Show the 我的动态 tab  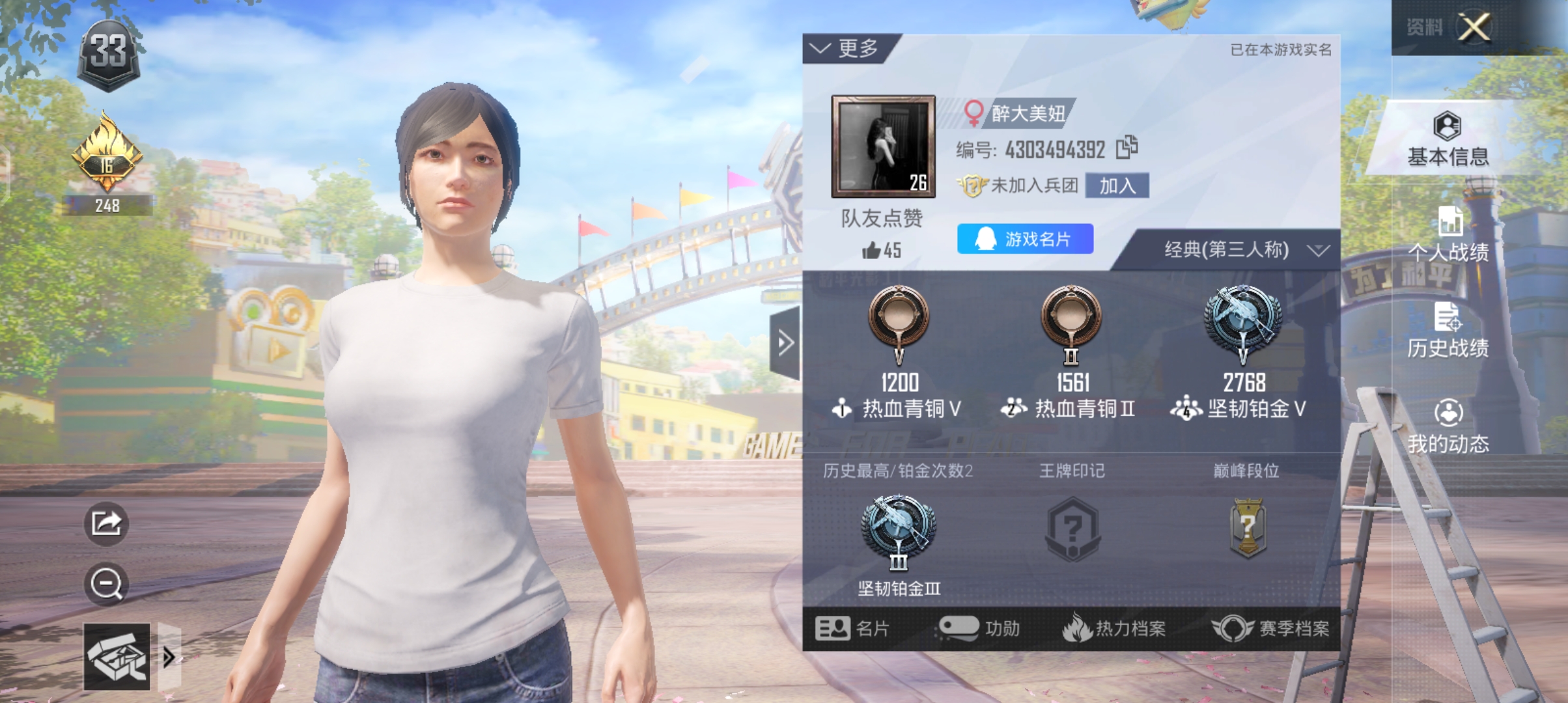click(x=1447, y=426)
